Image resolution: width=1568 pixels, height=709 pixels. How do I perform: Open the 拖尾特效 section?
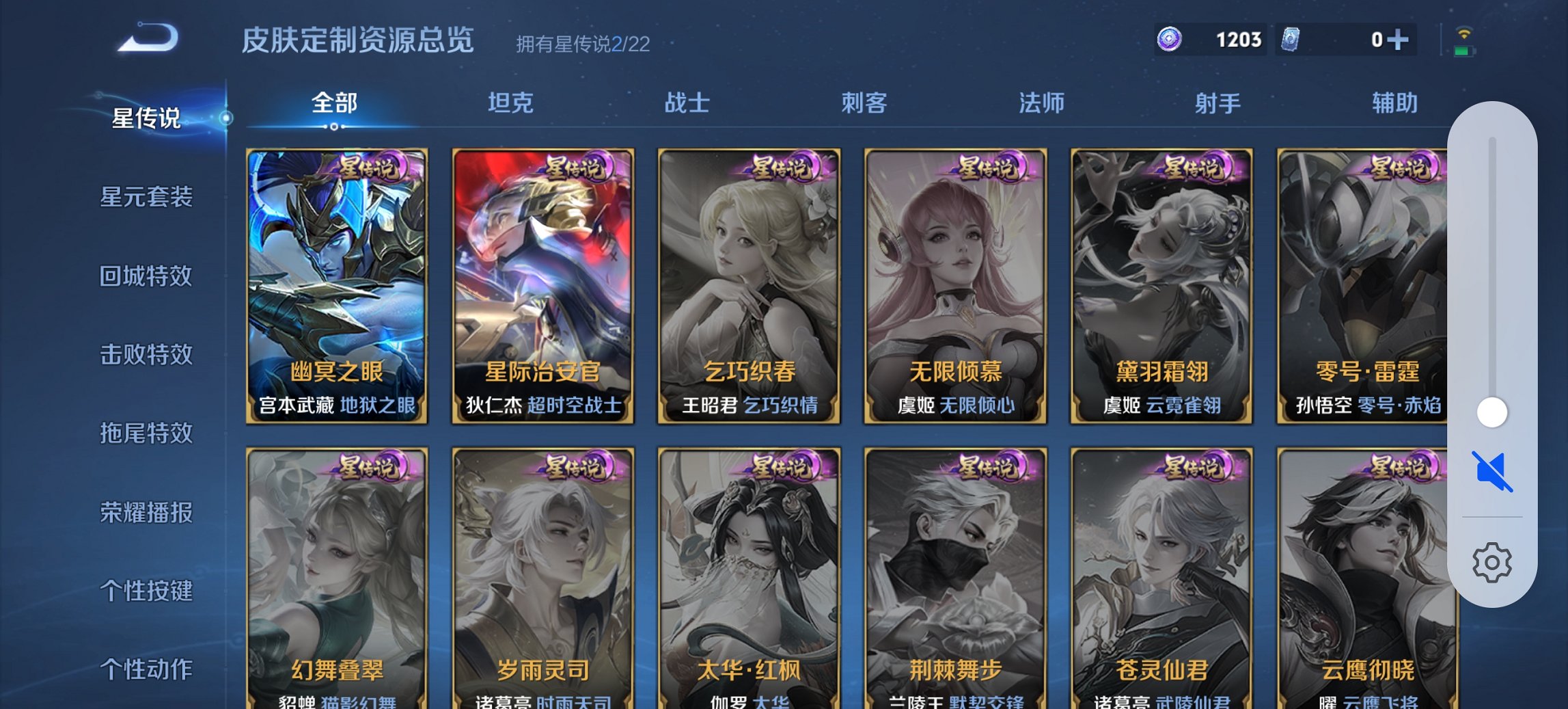(x=148, y=434)
